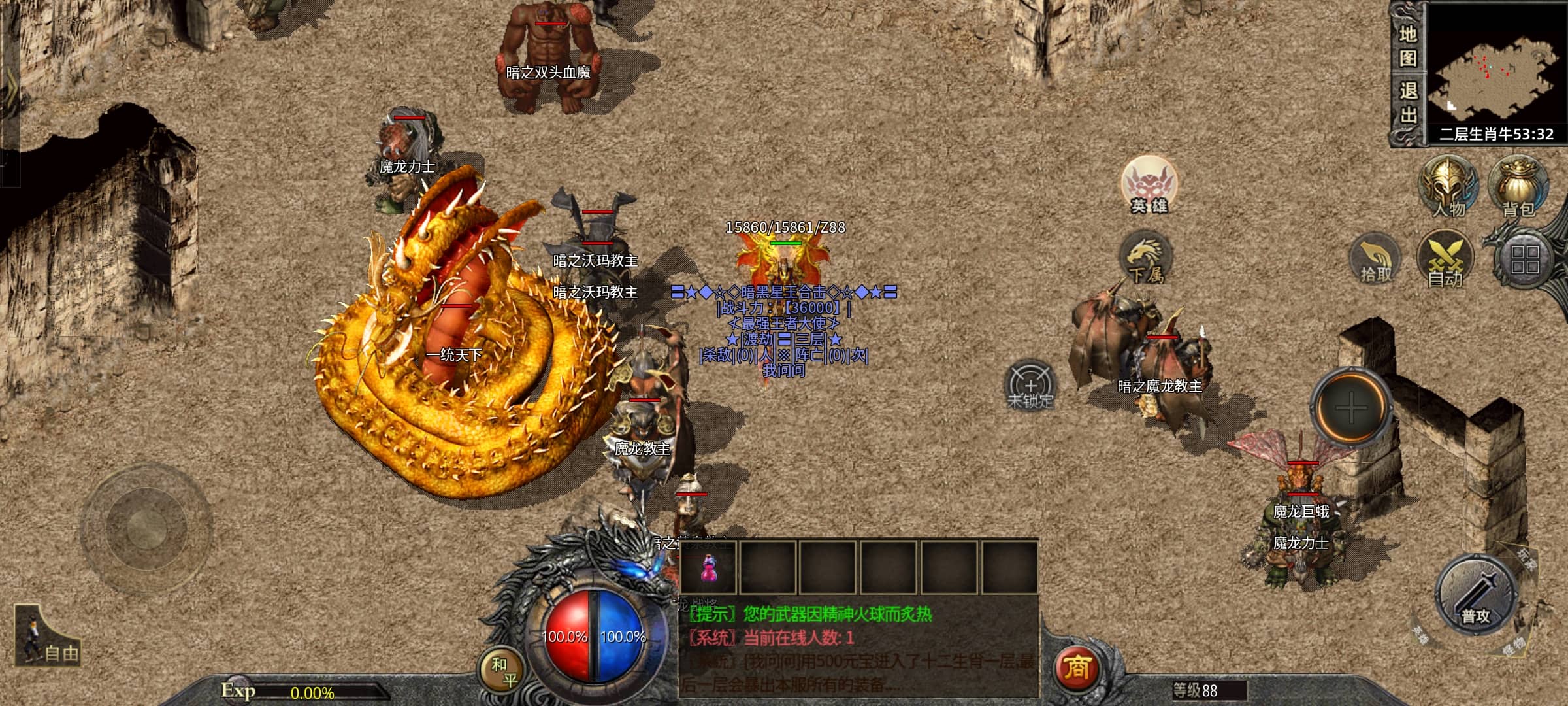Click the chat message log
Image resolution: width=1568 pixels, height=706 pixels.
tap(859, 647)
